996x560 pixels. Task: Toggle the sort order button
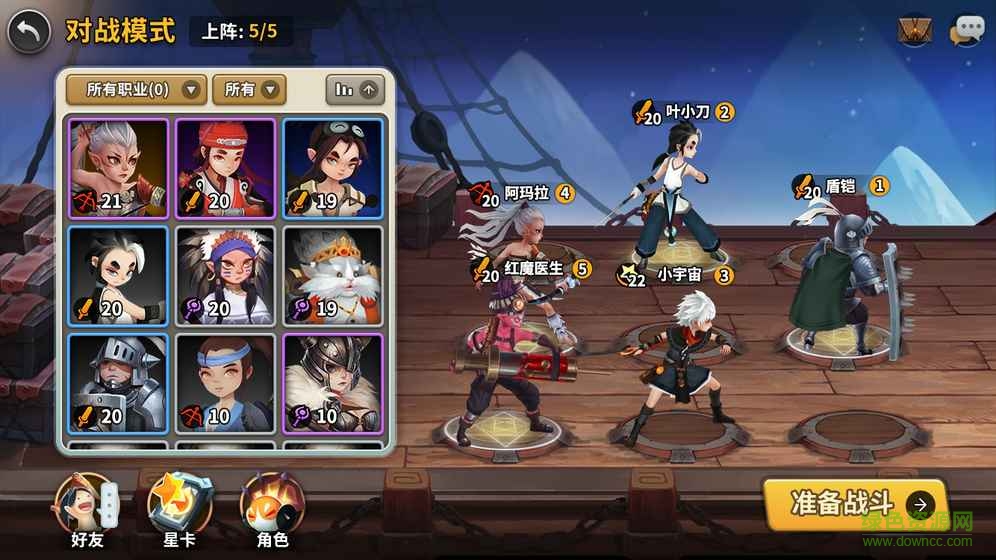355,90
